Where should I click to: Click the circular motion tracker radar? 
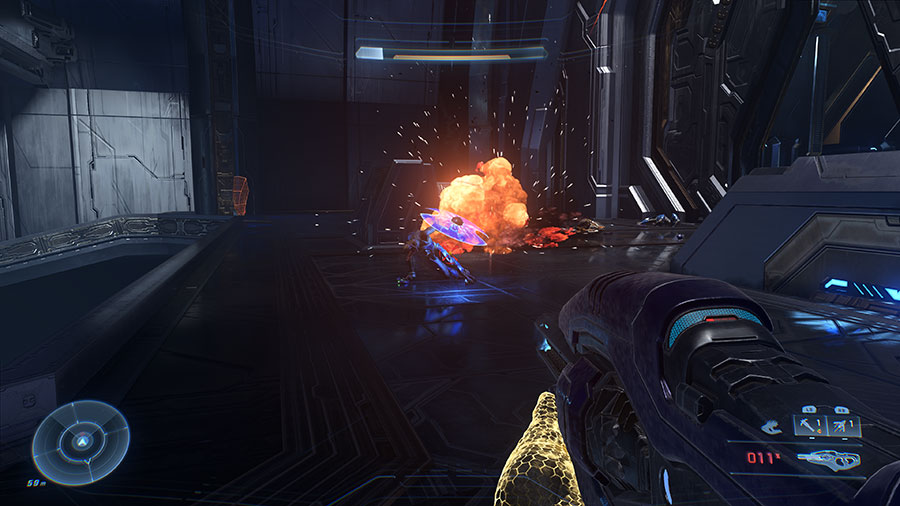(x=81, y=442)
